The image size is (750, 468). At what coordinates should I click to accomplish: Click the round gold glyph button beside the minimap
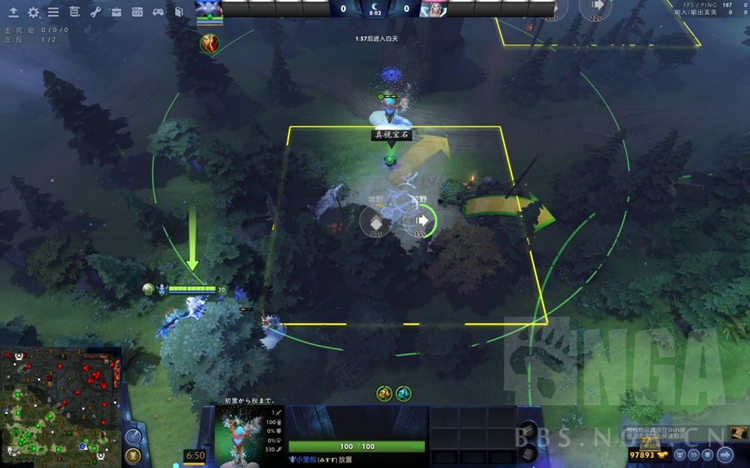pyautogui.click(x=133, y=456)
